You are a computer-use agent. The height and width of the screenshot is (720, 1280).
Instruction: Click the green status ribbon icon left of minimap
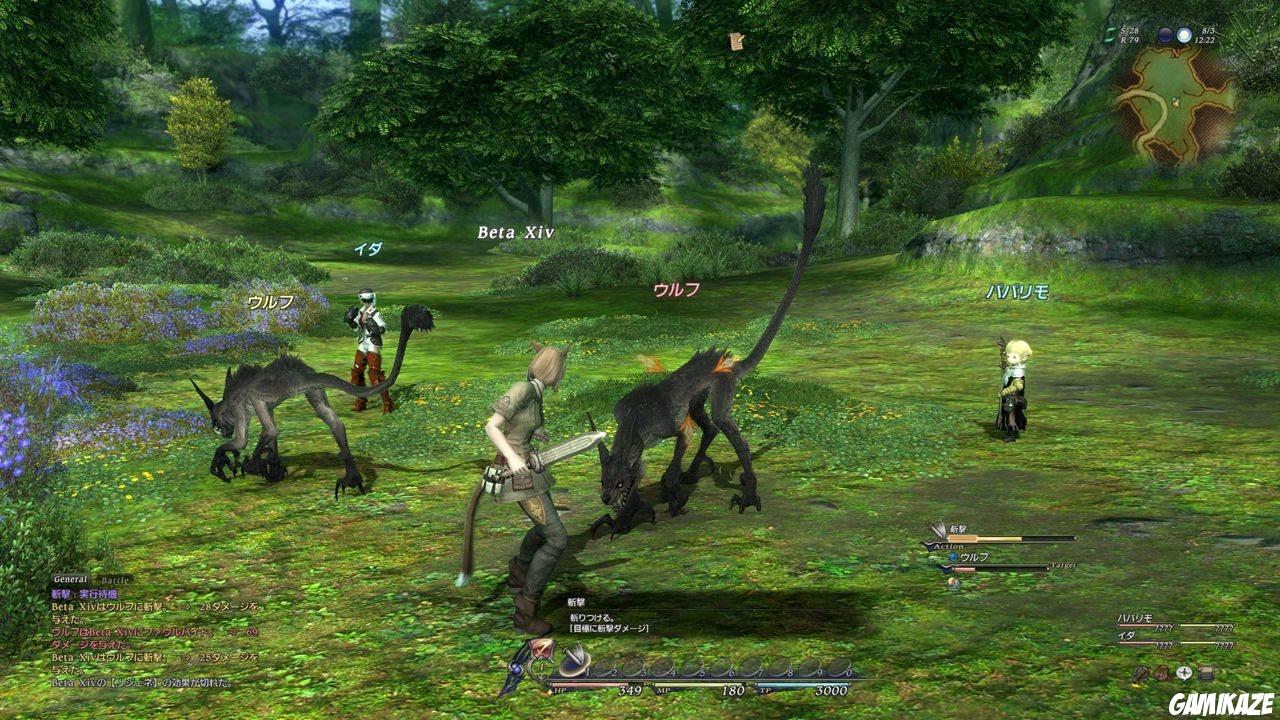1107,35
